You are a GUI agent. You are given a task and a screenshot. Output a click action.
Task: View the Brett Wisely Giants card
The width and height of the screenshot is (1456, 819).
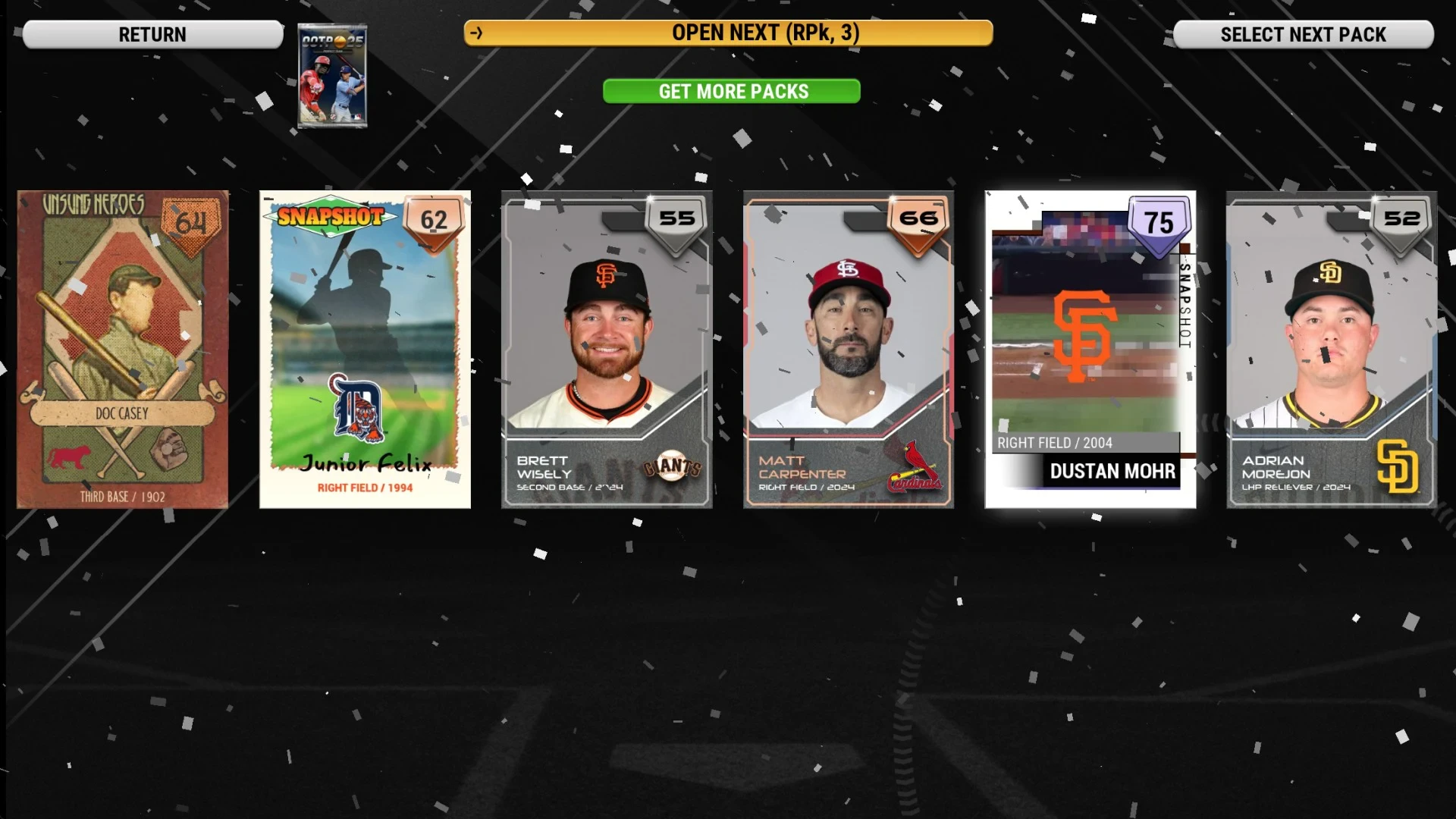[x=607, y=349]
